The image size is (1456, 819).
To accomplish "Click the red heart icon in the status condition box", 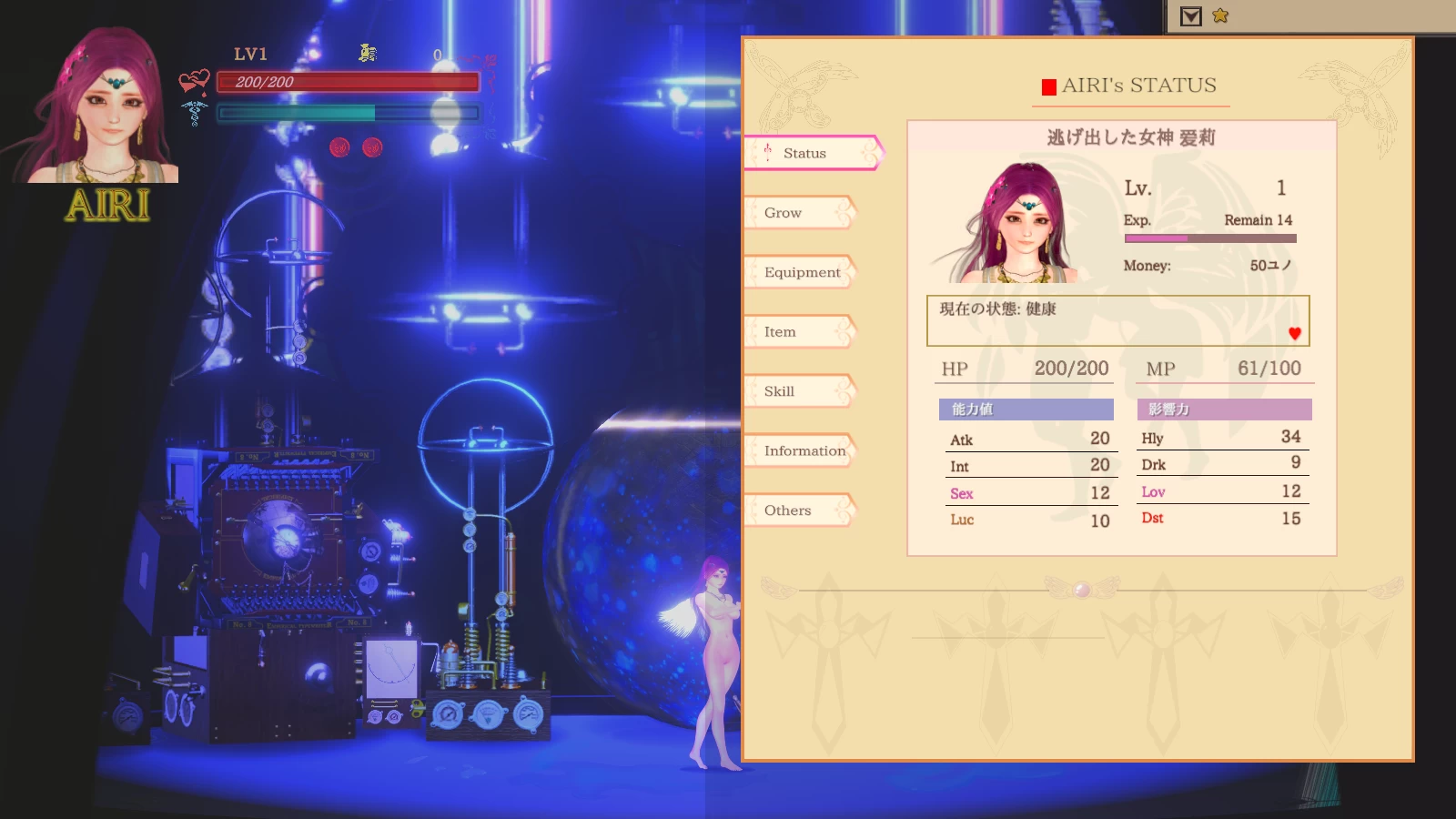I will point(1294,333).
